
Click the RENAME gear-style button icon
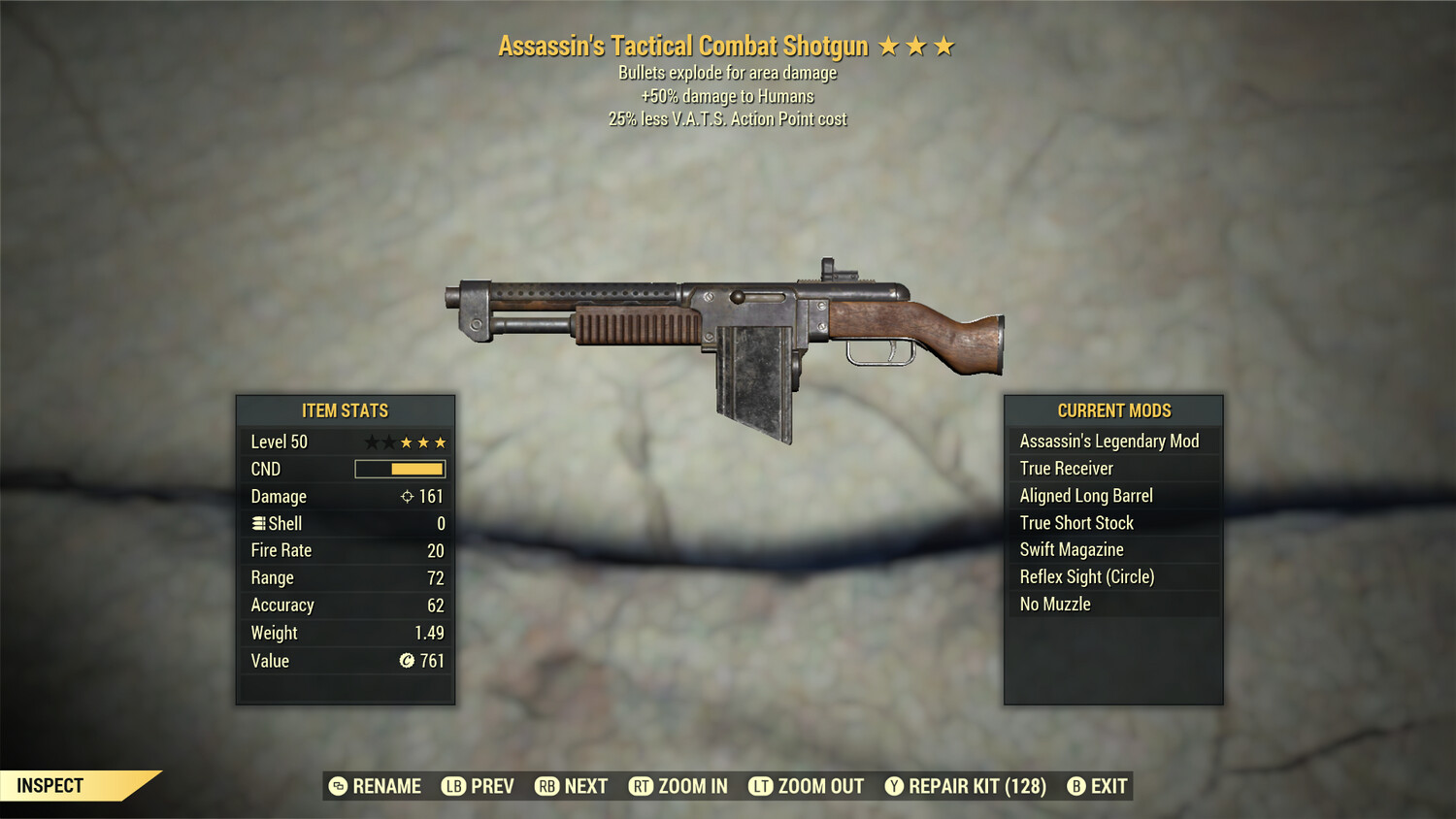(x=338, y=786)
